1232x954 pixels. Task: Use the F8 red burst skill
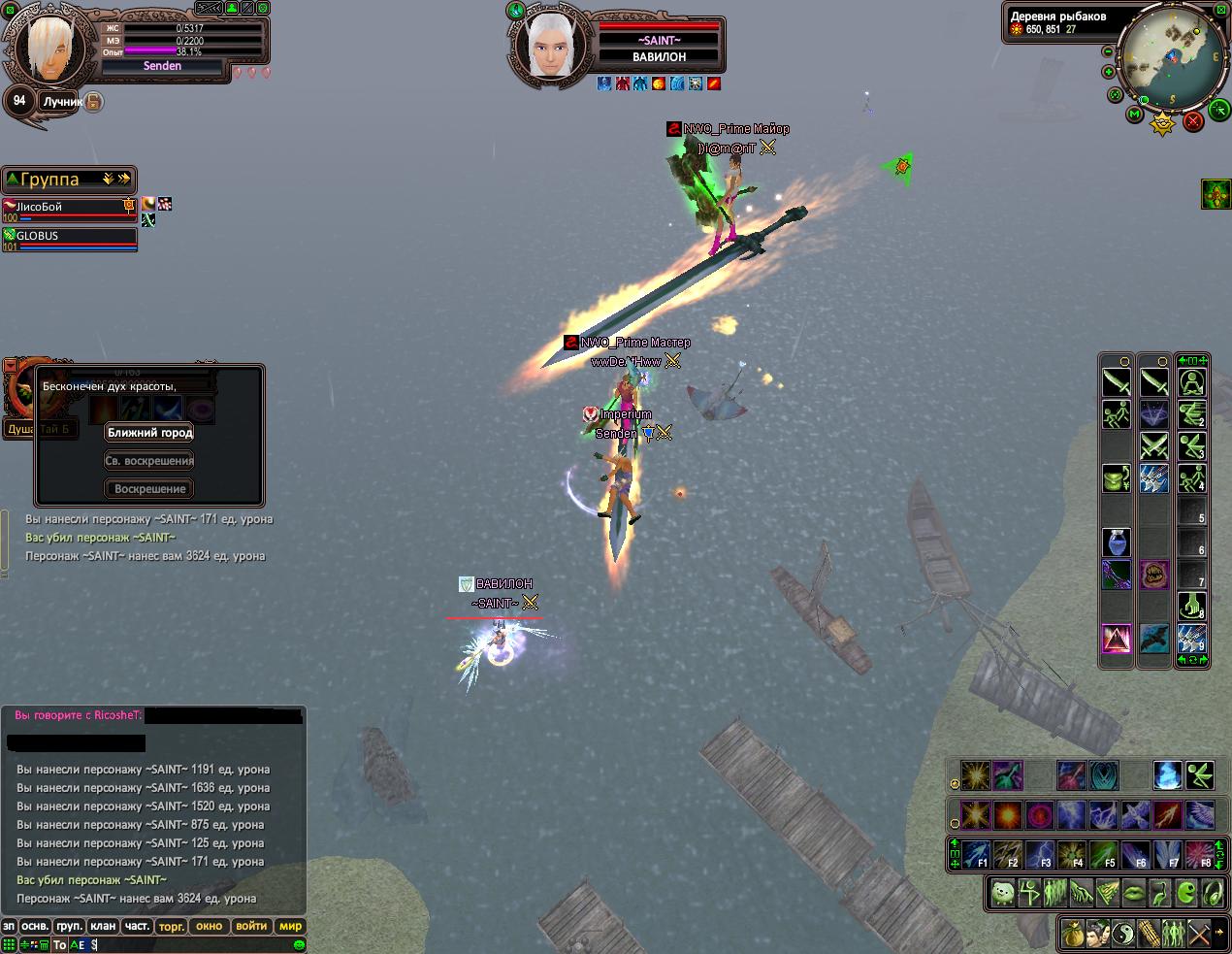pos(1200,854)
